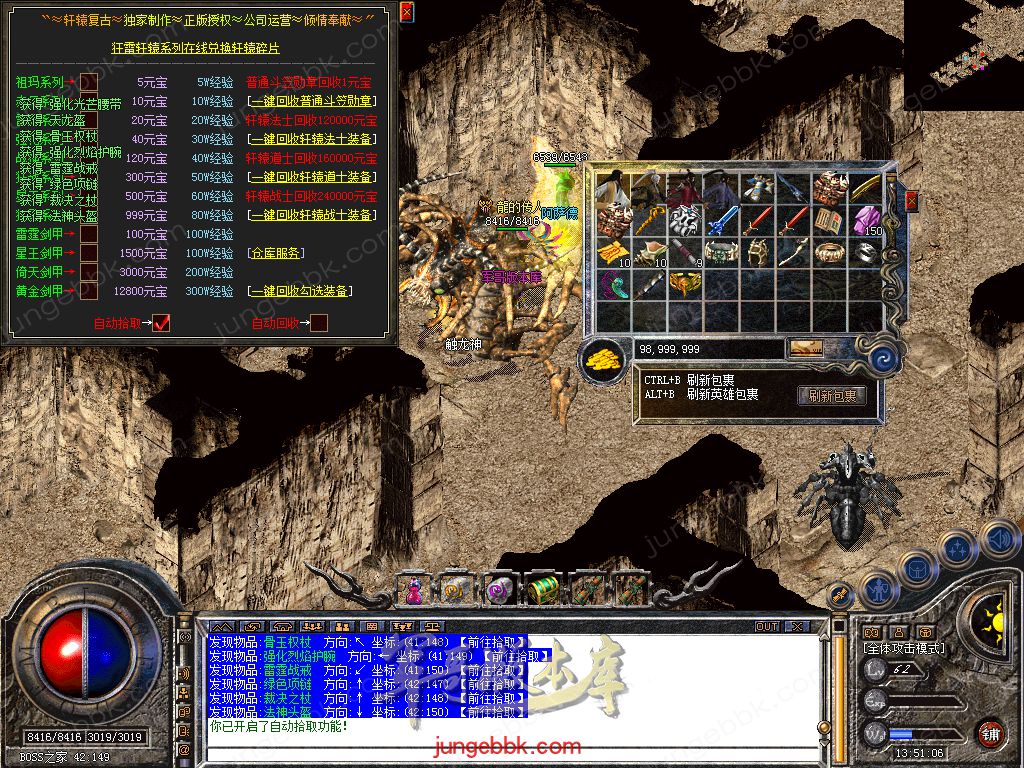The height and width of the screenshot is (768, 1024).
Task: Select the blue sword in the bag
Action: coord(721,220)
